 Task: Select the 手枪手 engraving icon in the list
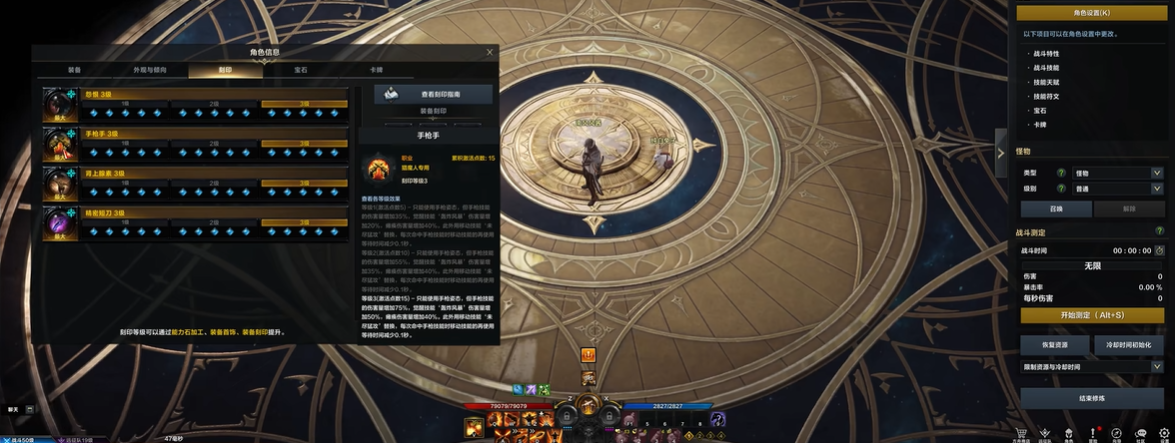click(x=60, y=144)
